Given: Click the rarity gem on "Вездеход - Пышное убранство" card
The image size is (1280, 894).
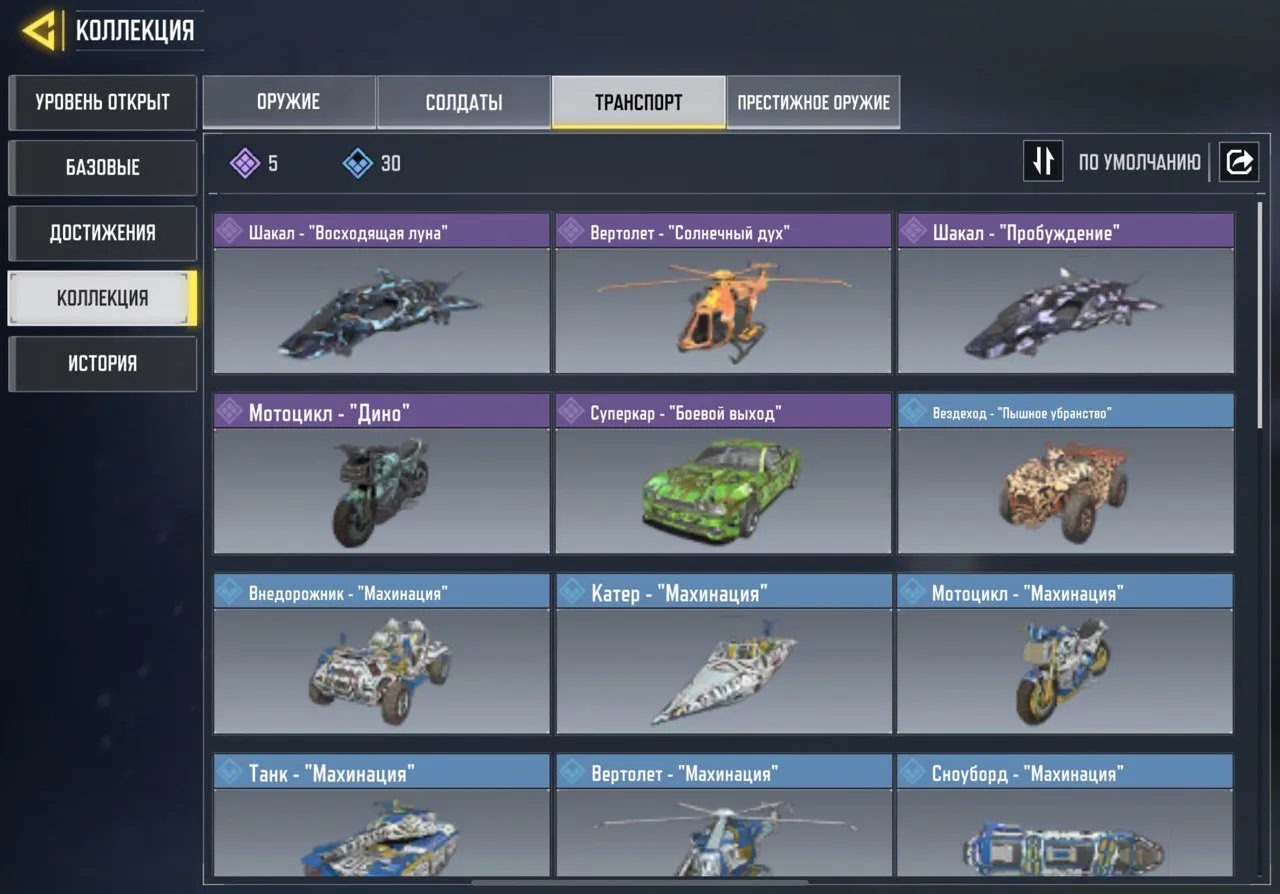Looking at the screenshot, I should 915,411.
